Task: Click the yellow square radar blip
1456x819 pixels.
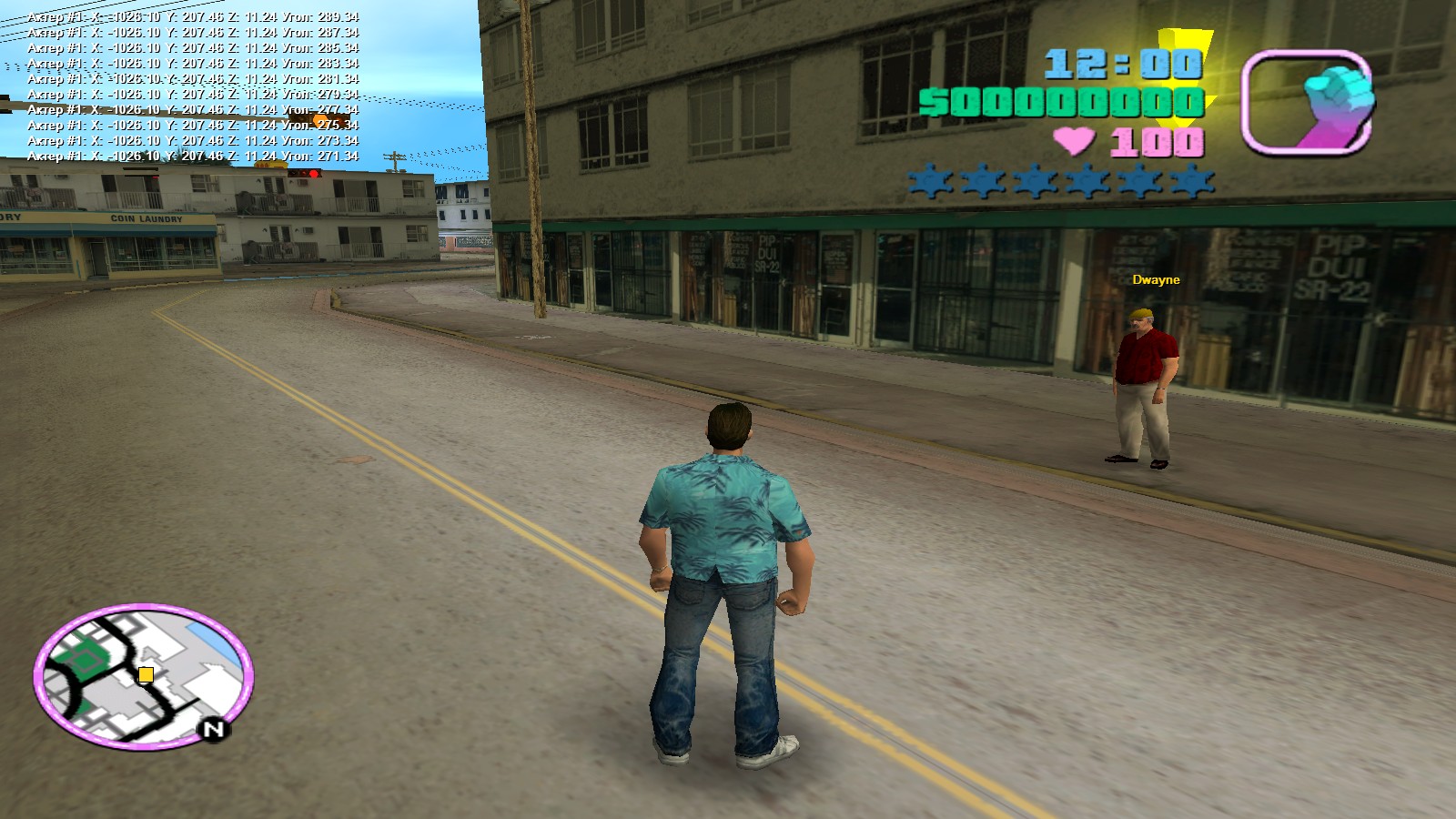Action: click(145, 674)
